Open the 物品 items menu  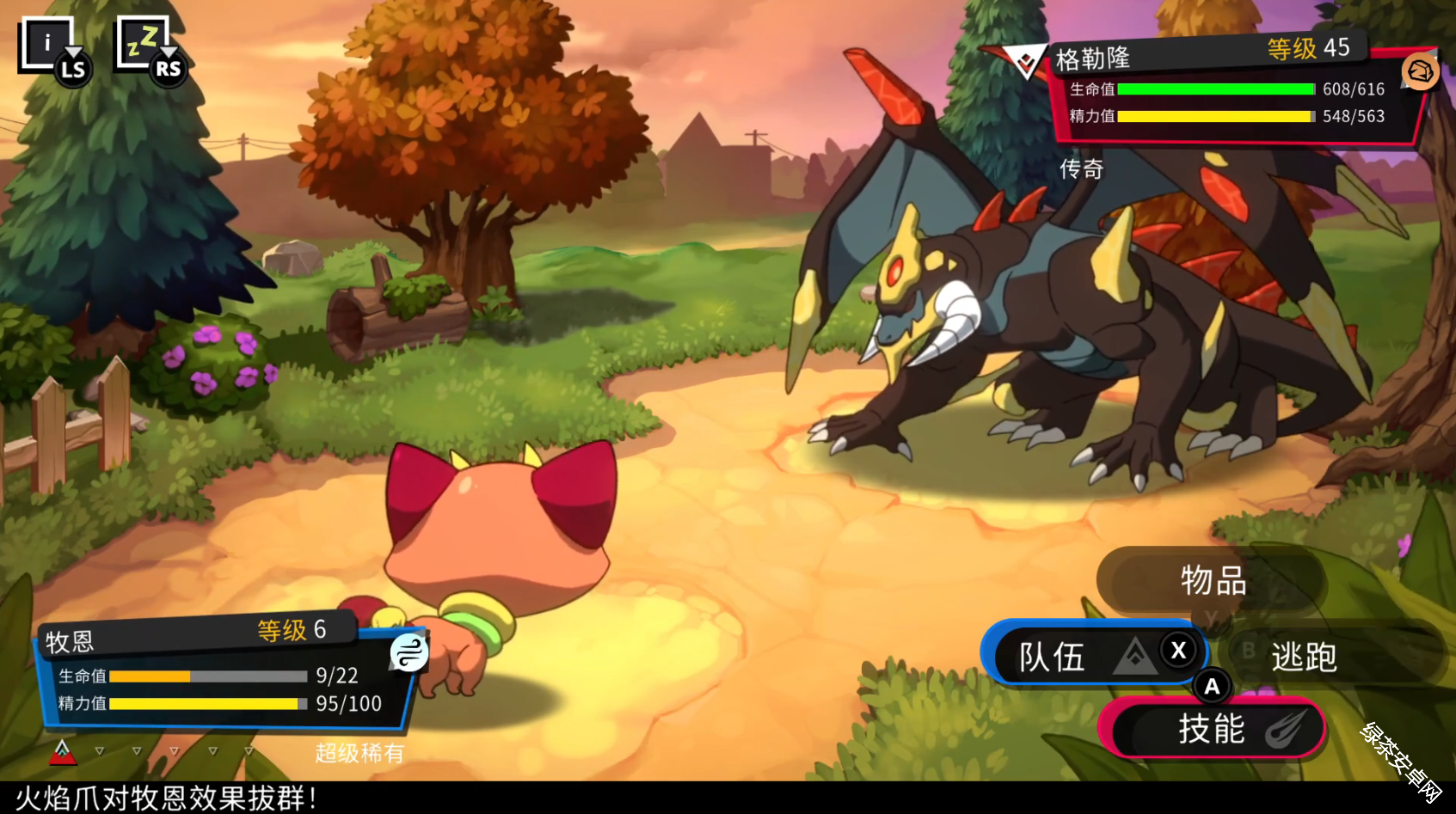pyautogui.click(x=1212, y=582)
